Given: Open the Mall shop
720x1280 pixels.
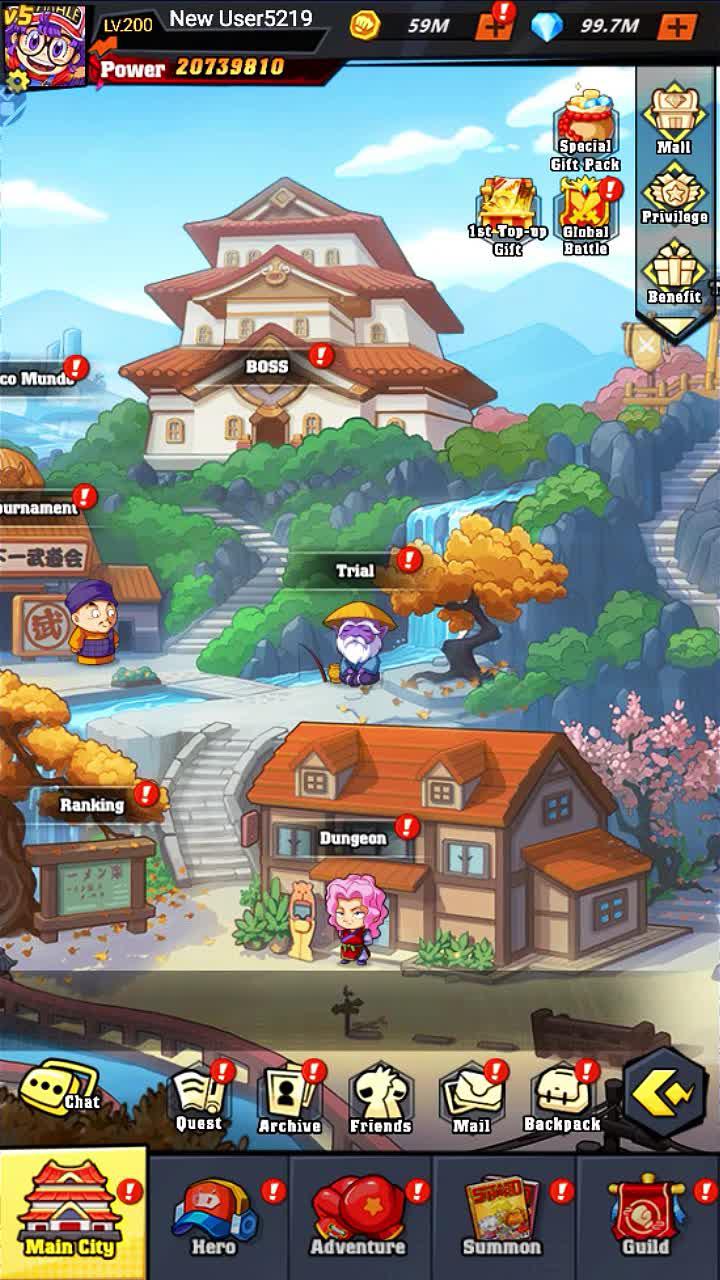Looking at the screenshot, I should point(674,120).
